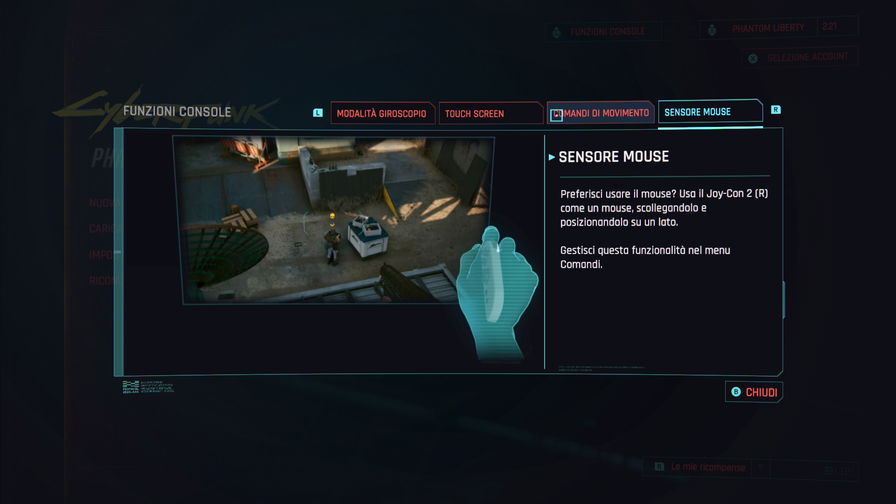Viewport: 896px width, 504px height.
Task: Open the Touch Screen tab
Action: [x=489, y=114]
